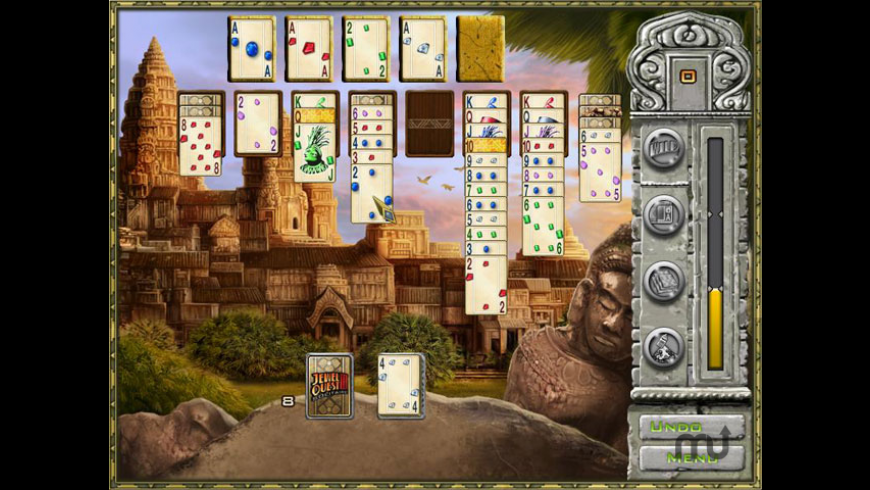The image size is (870, 490).
Task: Select the red 8 tableau card
Action: 201,148
